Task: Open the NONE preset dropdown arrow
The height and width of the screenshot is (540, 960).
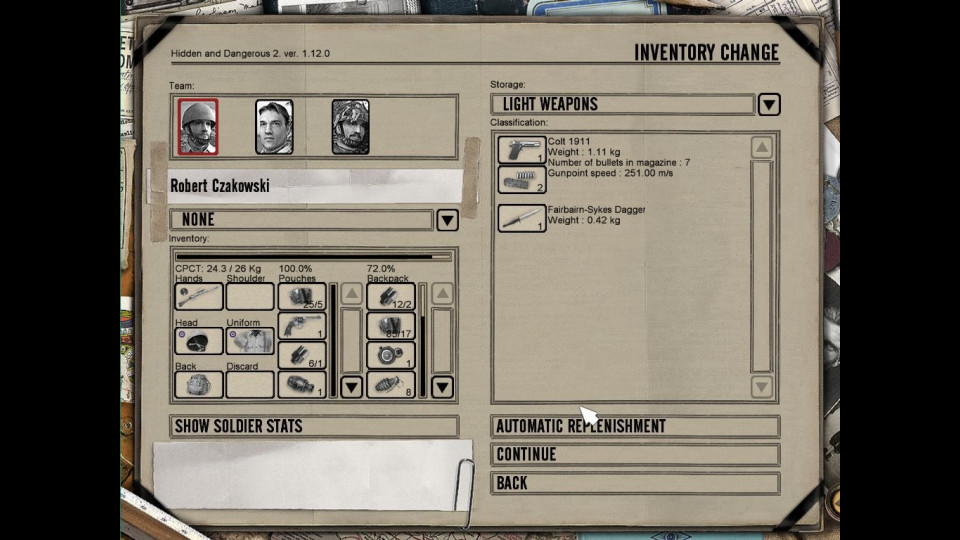Action: tap(447, 220)
